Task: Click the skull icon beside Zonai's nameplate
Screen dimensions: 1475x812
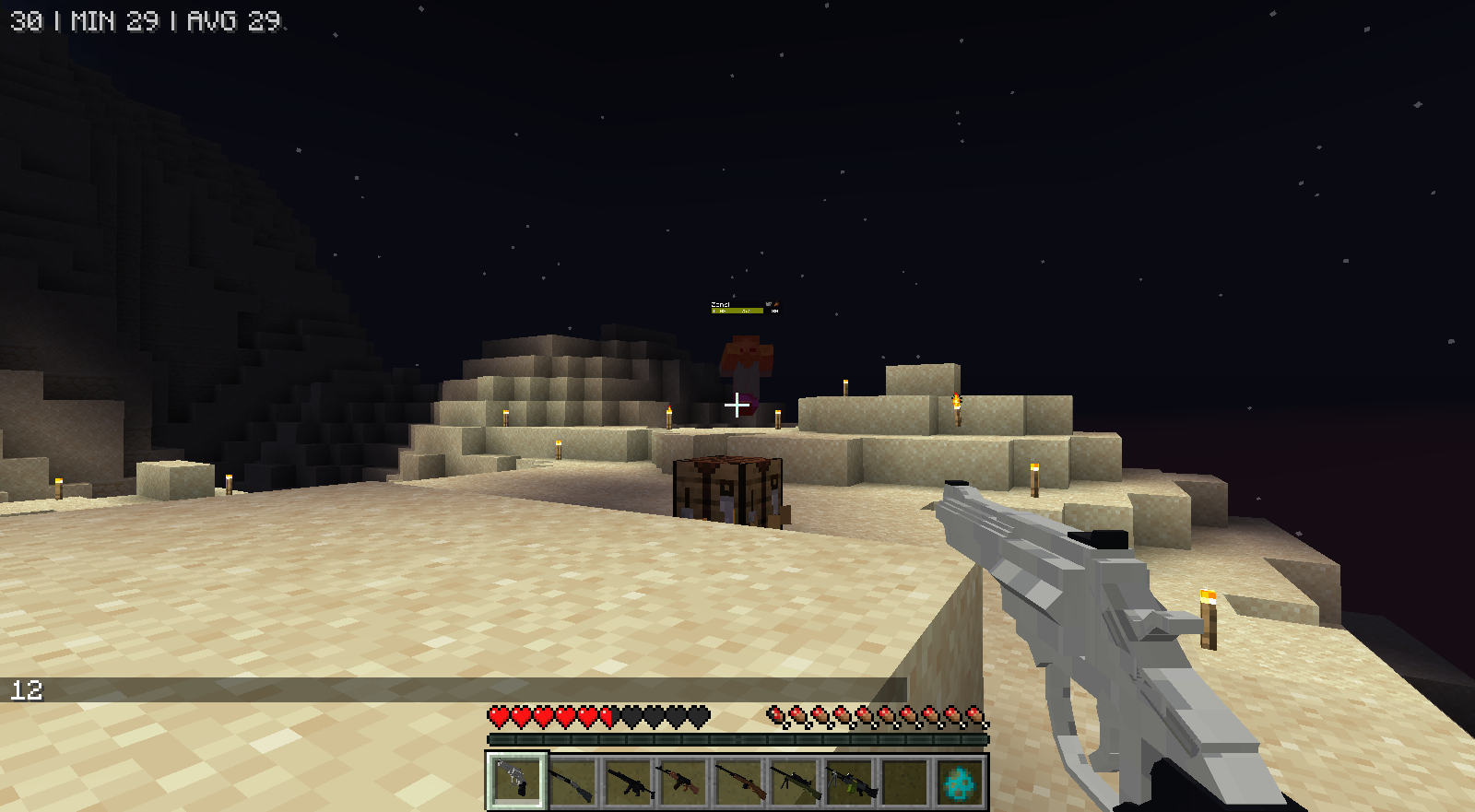Action: [768, 302]
